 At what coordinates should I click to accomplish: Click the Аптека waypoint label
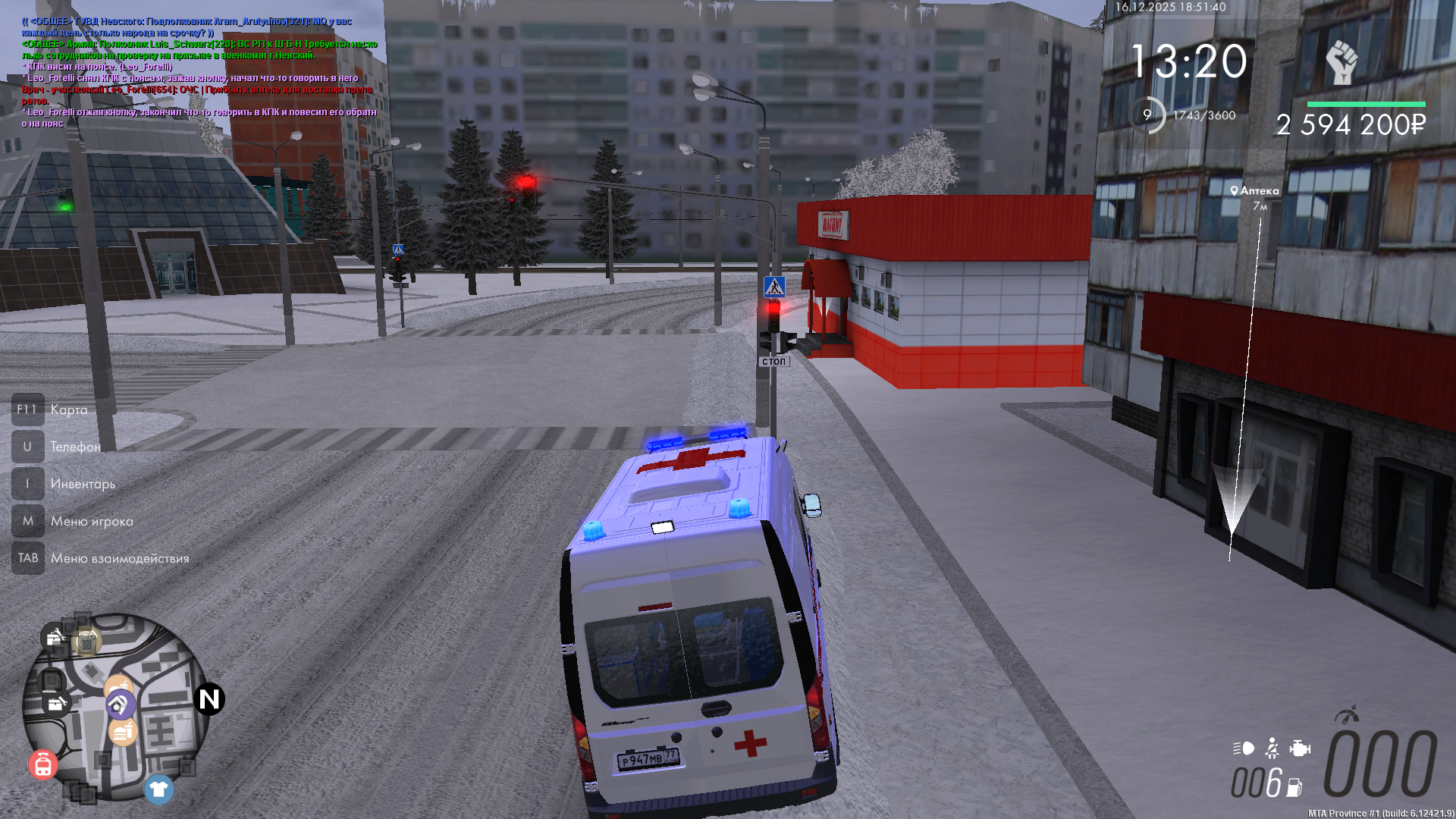[x=1255, y=191]
